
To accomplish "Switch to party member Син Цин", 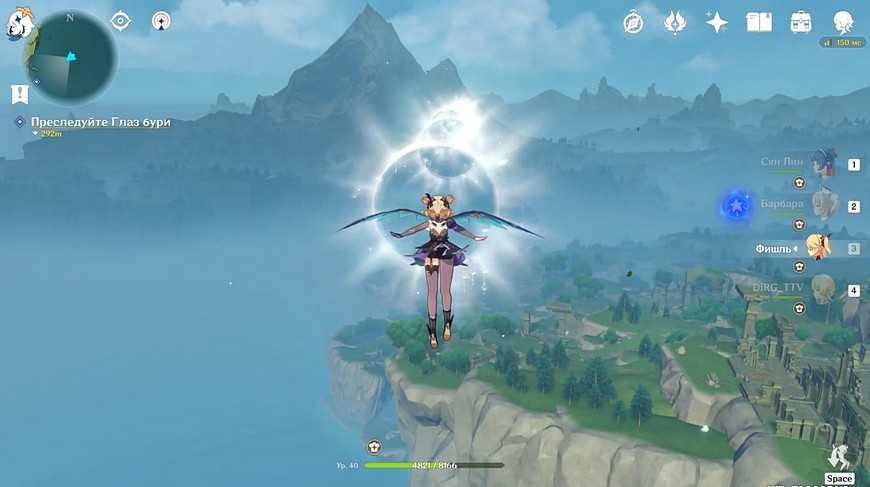I will tap(823, 163).
